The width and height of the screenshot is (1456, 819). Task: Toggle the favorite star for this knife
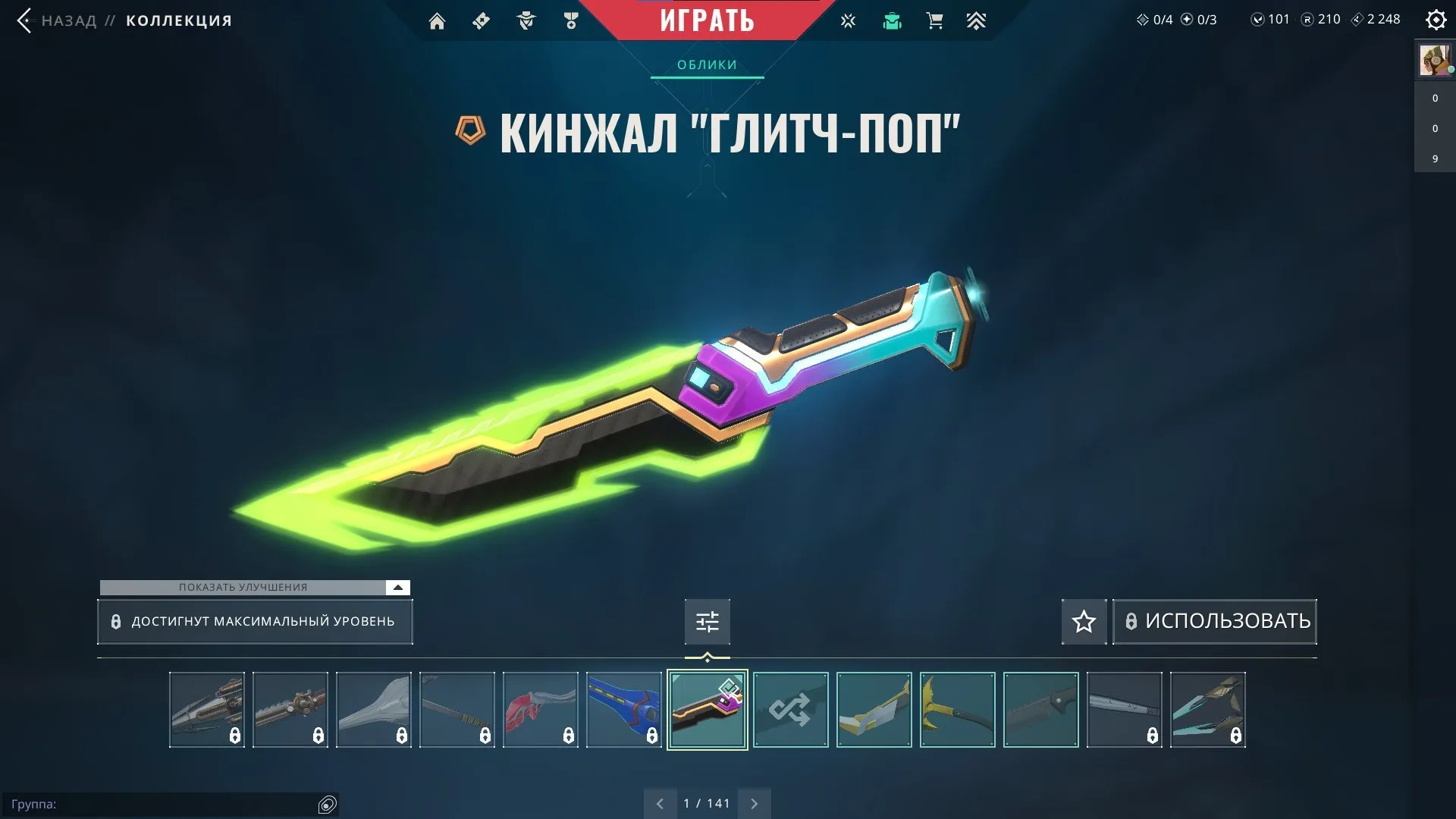[1084, 621]
